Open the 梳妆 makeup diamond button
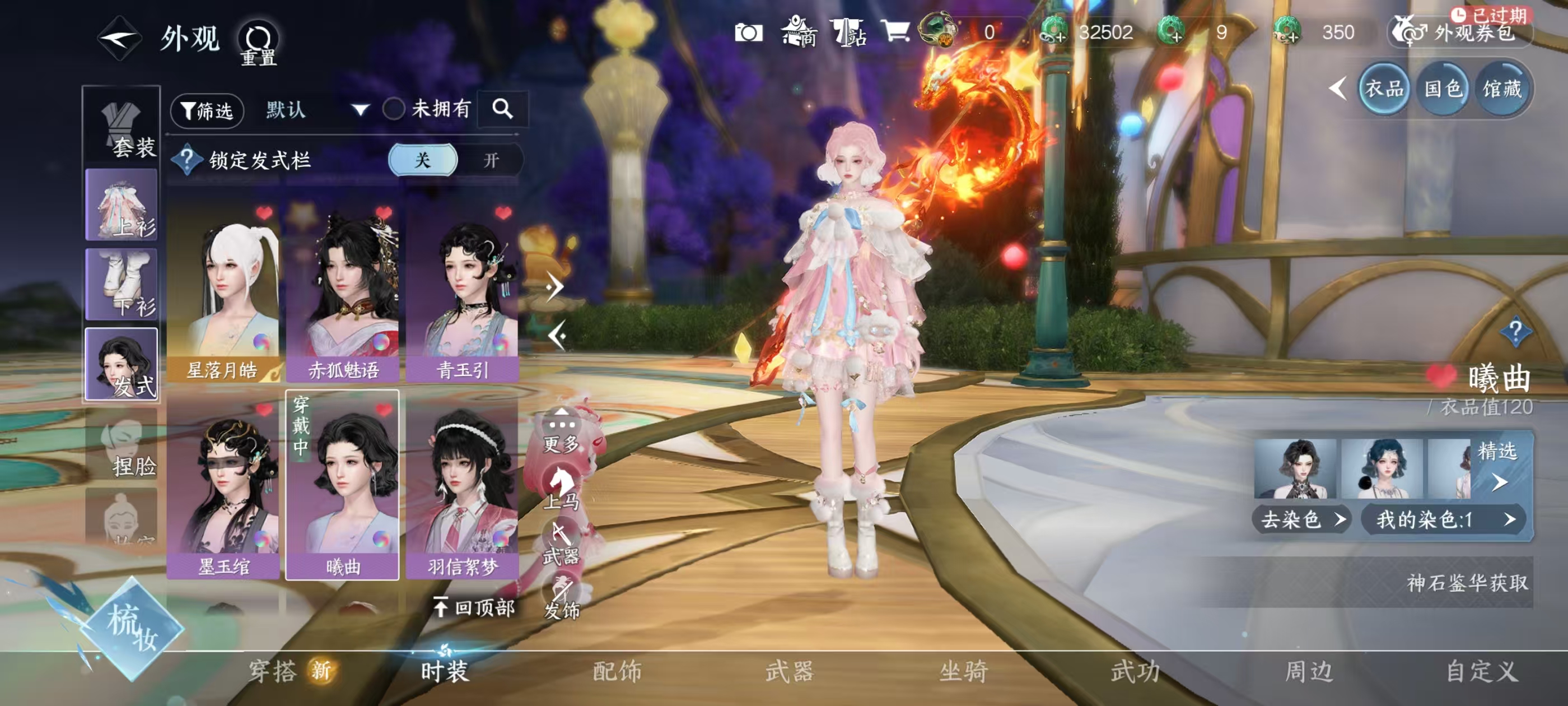The width and height of the screenshot is (1568, 706). click(x=133, y=629)
